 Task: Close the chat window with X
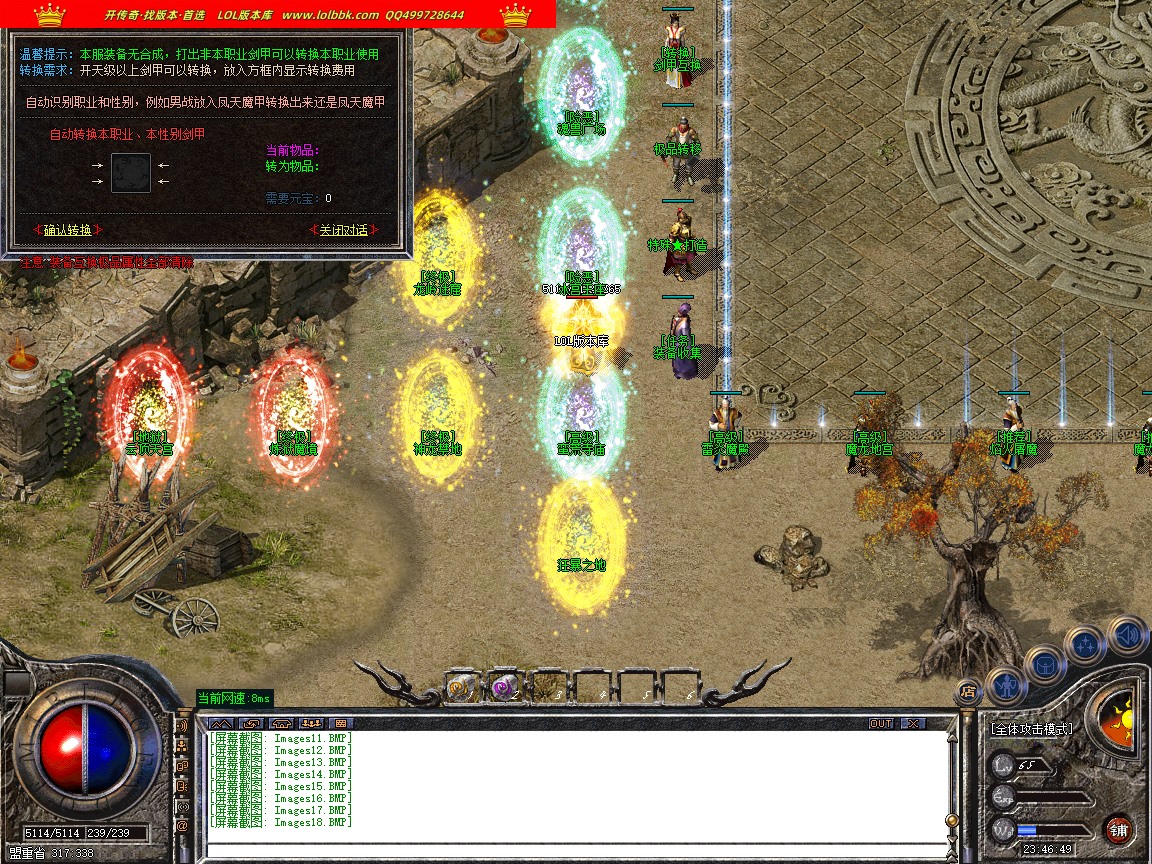click(912, 723)
